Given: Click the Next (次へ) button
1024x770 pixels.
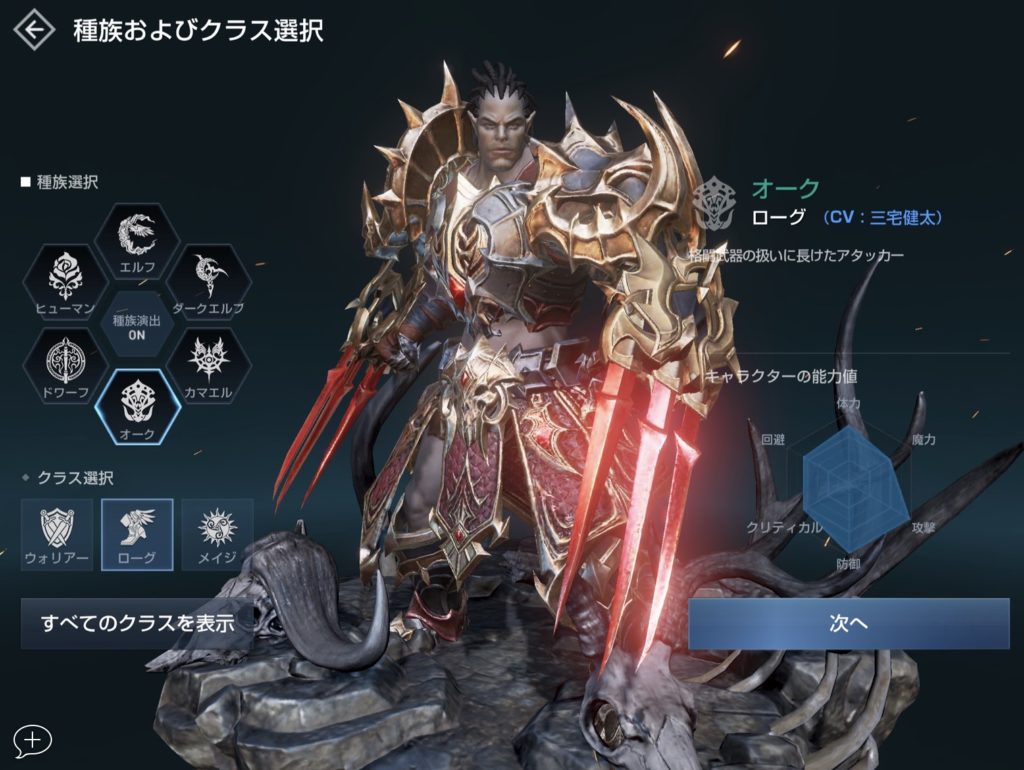Looking at the screenshot, I should pos(848,623).
